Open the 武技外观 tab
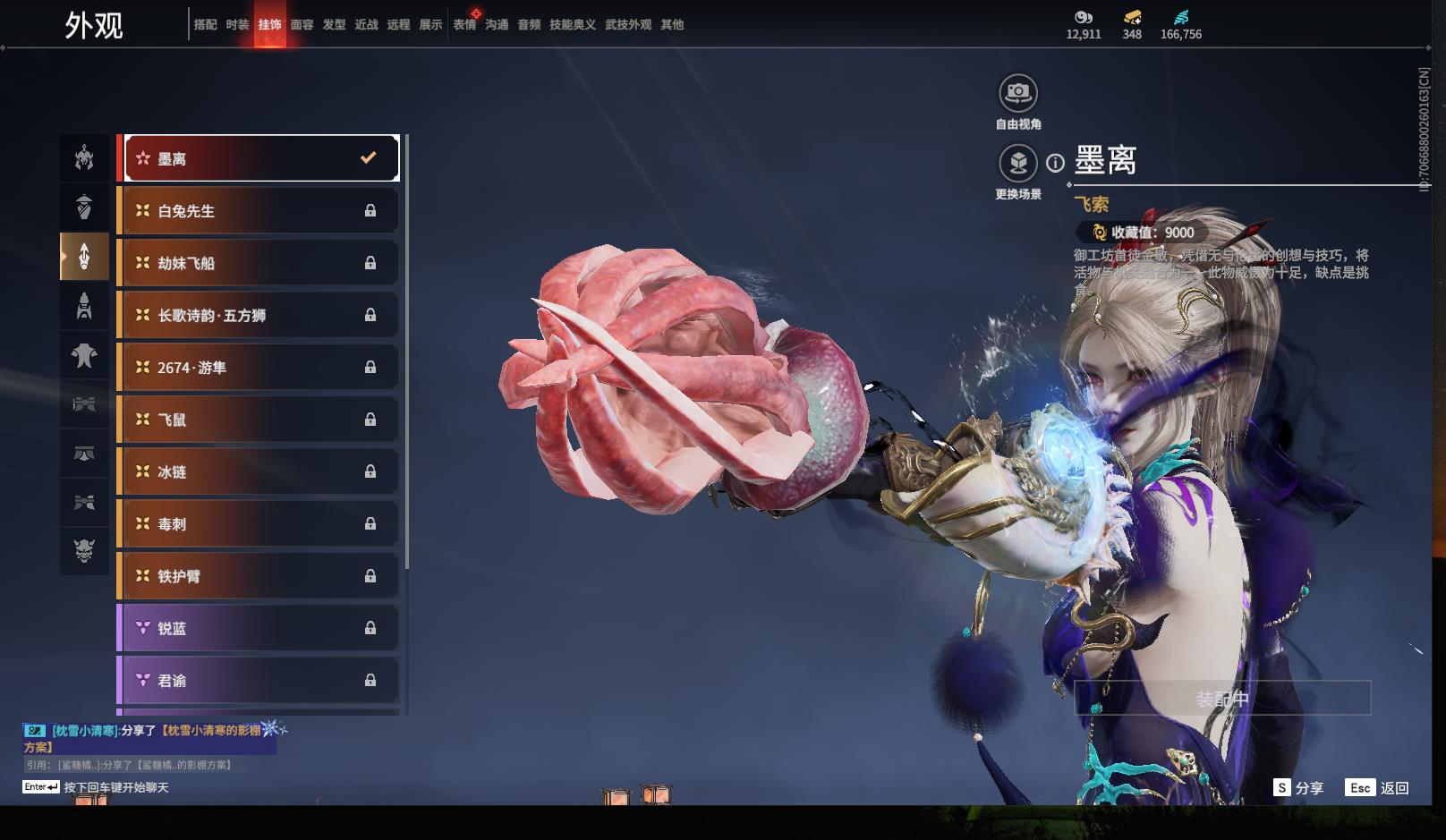The image size is (1446, 840). [x=628, y=25]
